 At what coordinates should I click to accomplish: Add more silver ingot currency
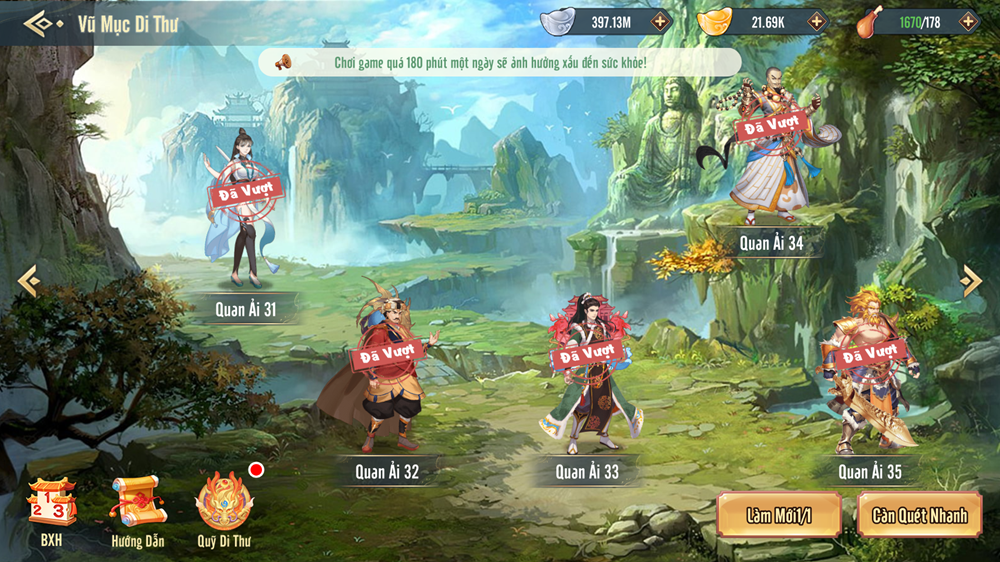tap(659, 21)
